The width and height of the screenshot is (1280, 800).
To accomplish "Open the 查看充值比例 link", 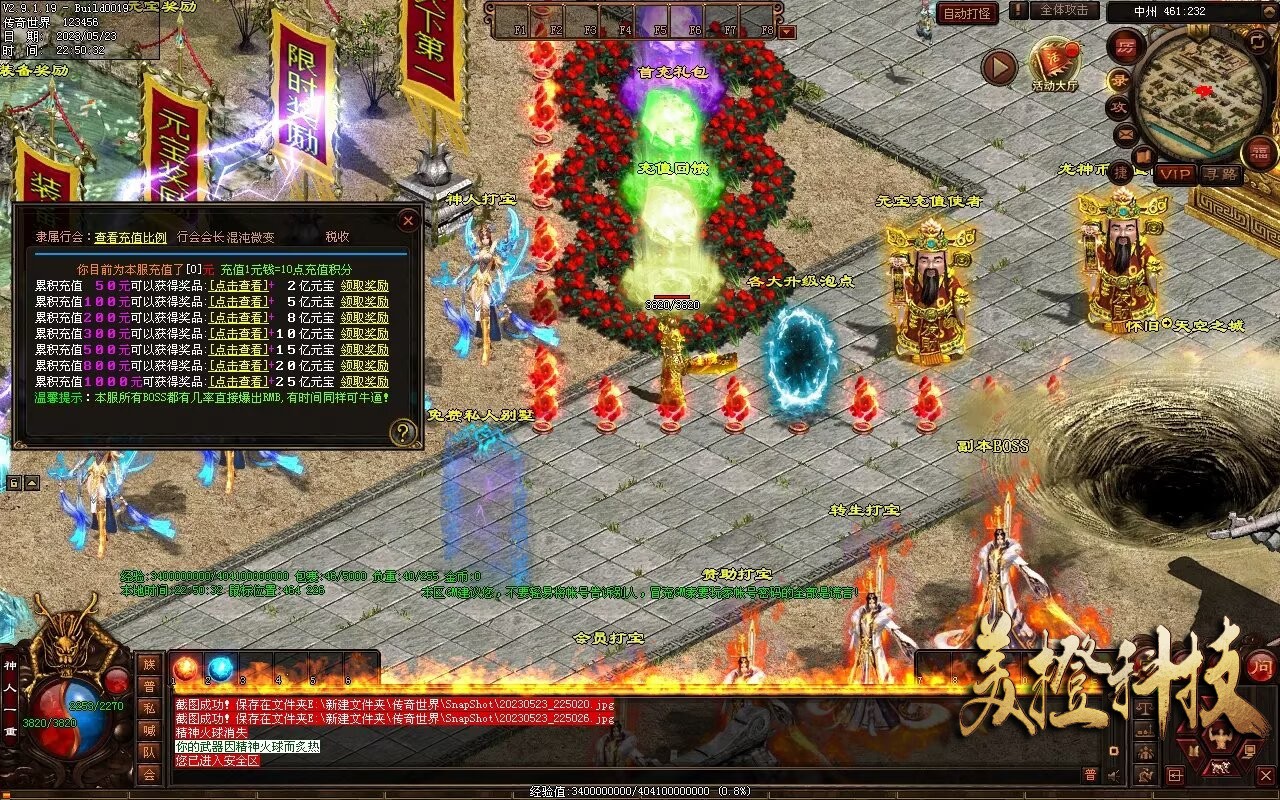I will point(131,237).
